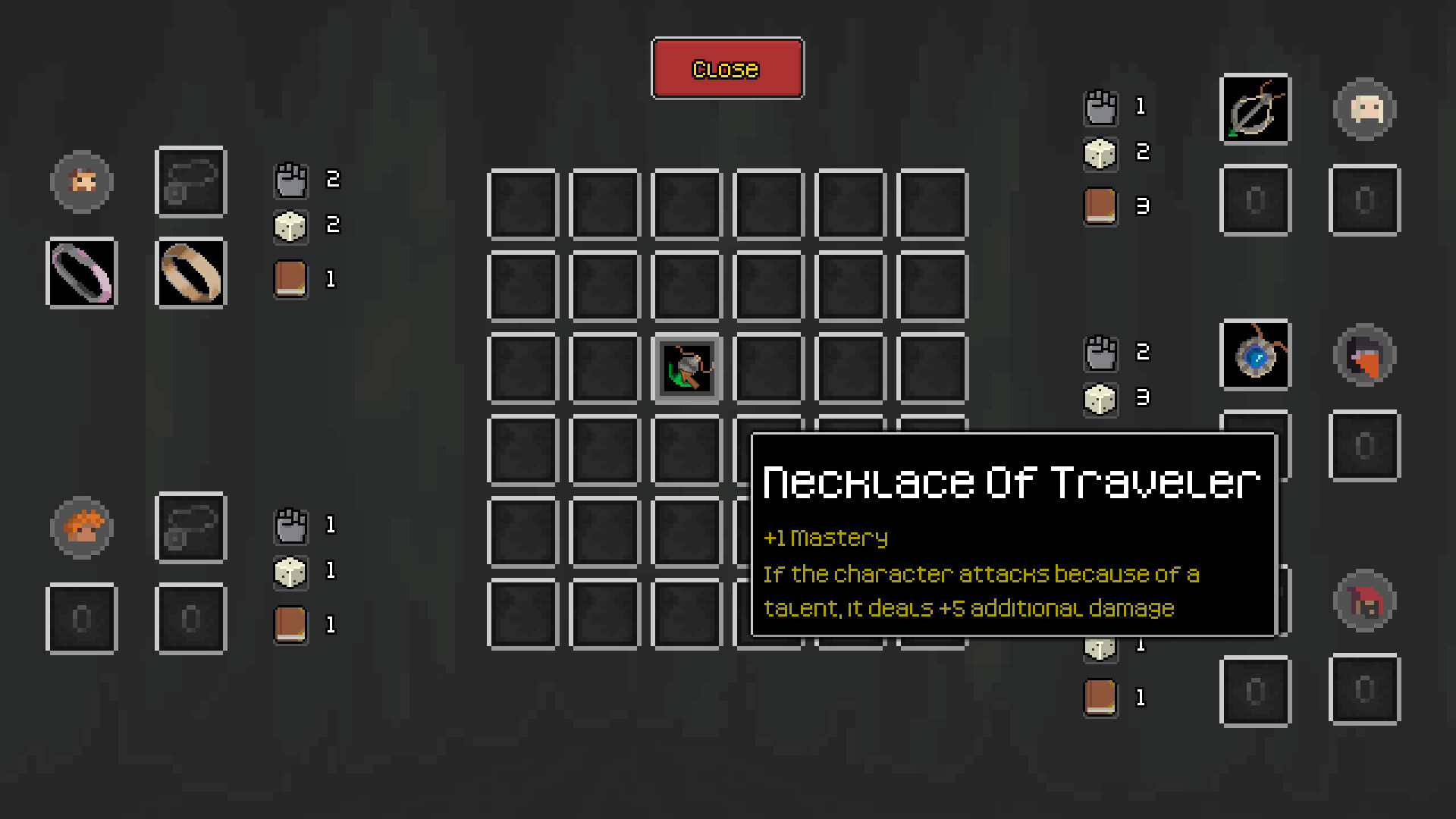Viewport: 1456px width, 819px height.
Task: Select the brown-haired character portrait
Action: click(x=81, y=182)
